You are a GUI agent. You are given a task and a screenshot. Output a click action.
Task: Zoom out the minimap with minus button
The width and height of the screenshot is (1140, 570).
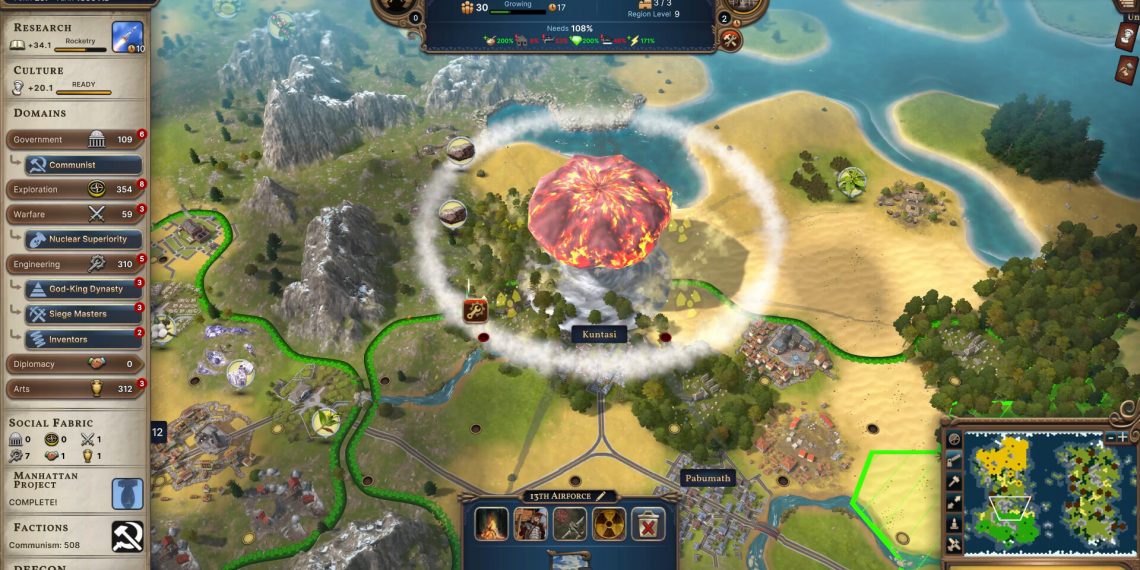tap(1109, 437)
